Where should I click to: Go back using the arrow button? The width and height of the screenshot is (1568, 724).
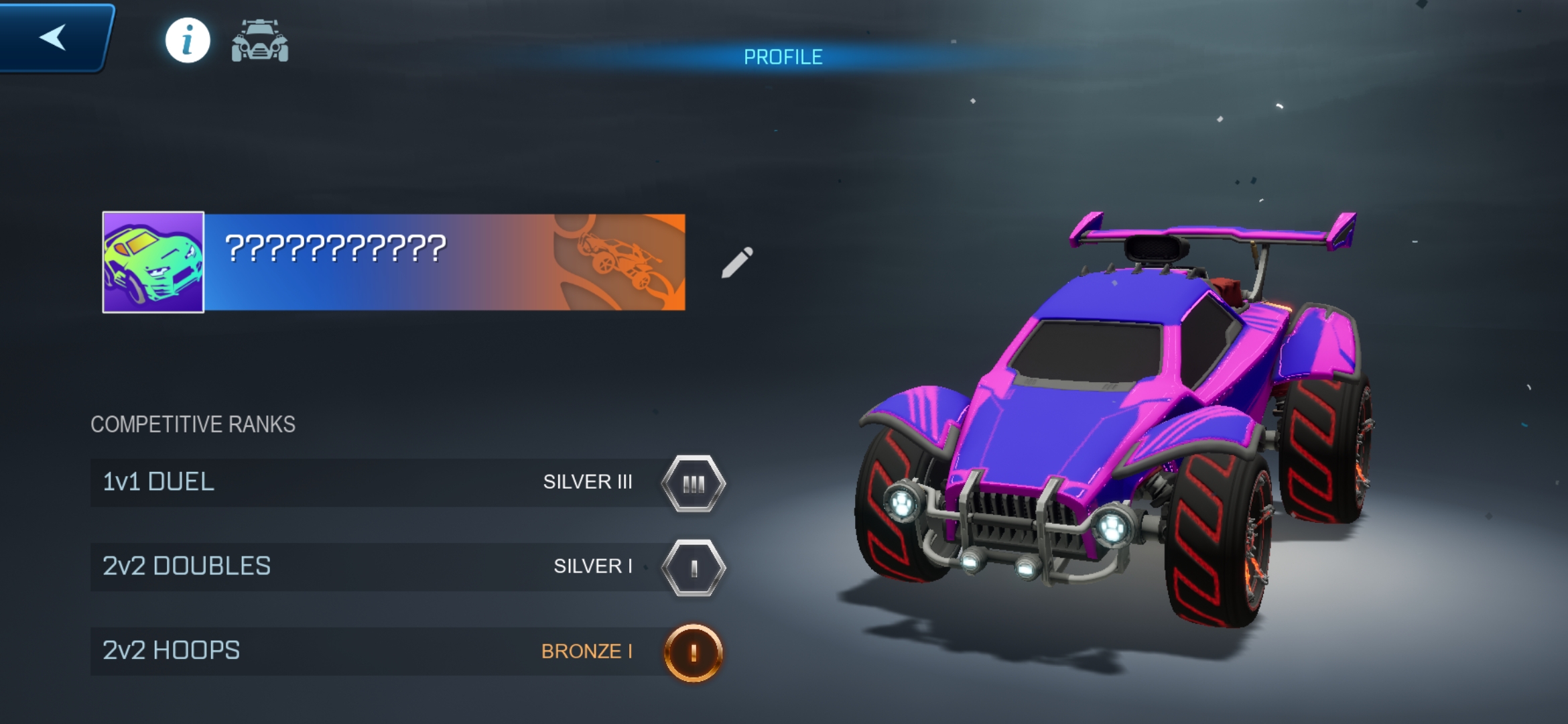coord(54,37)
